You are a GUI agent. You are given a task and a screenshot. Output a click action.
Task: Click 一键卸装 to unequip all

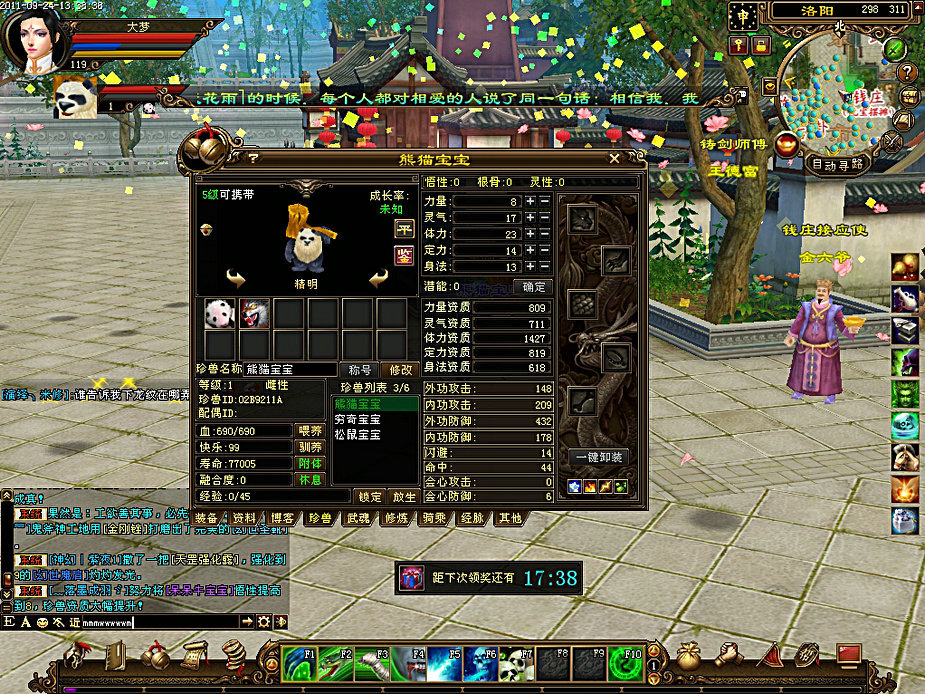coord(599,457)
